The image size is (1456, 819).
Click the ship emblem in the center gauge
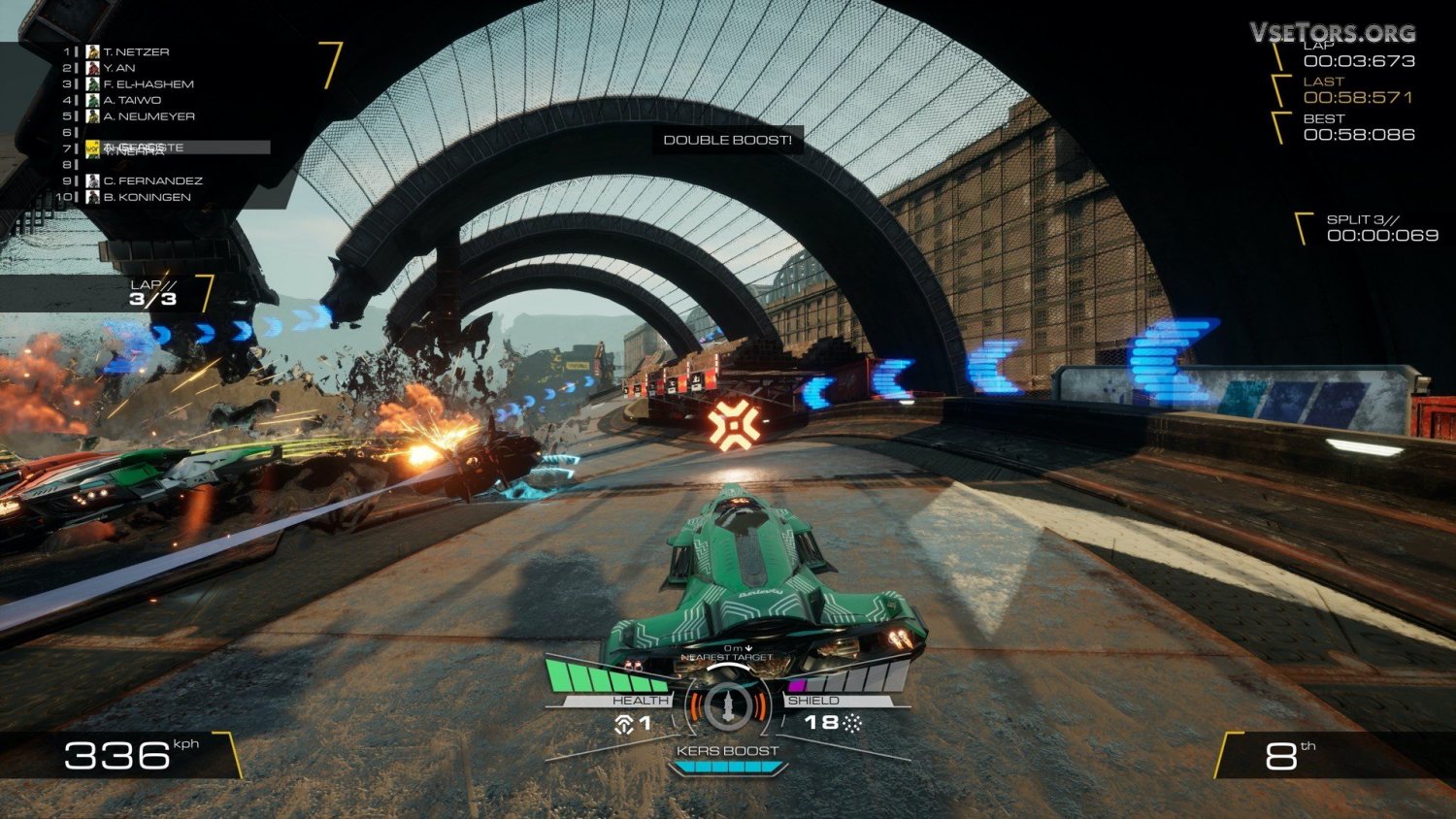point(727,706)
